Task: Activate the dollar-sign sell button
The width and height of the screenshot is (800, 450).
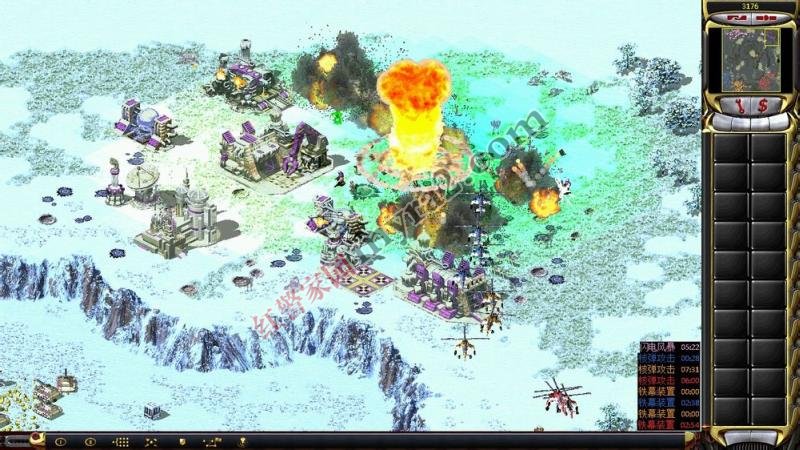Action: pyautogui.click(x=764, y=104)
